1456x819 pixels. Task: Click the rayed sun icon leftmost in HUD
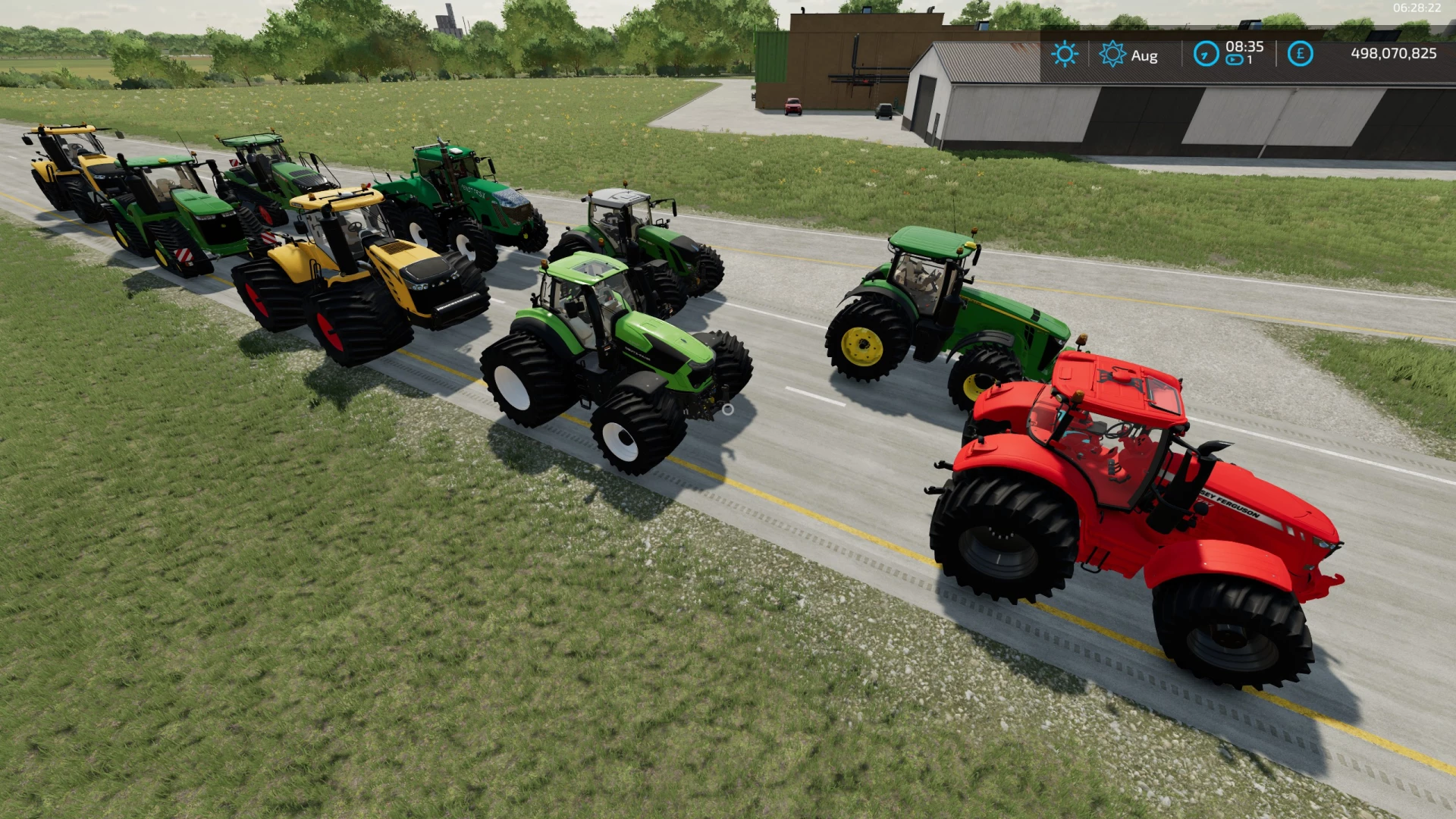point(1065,53)
